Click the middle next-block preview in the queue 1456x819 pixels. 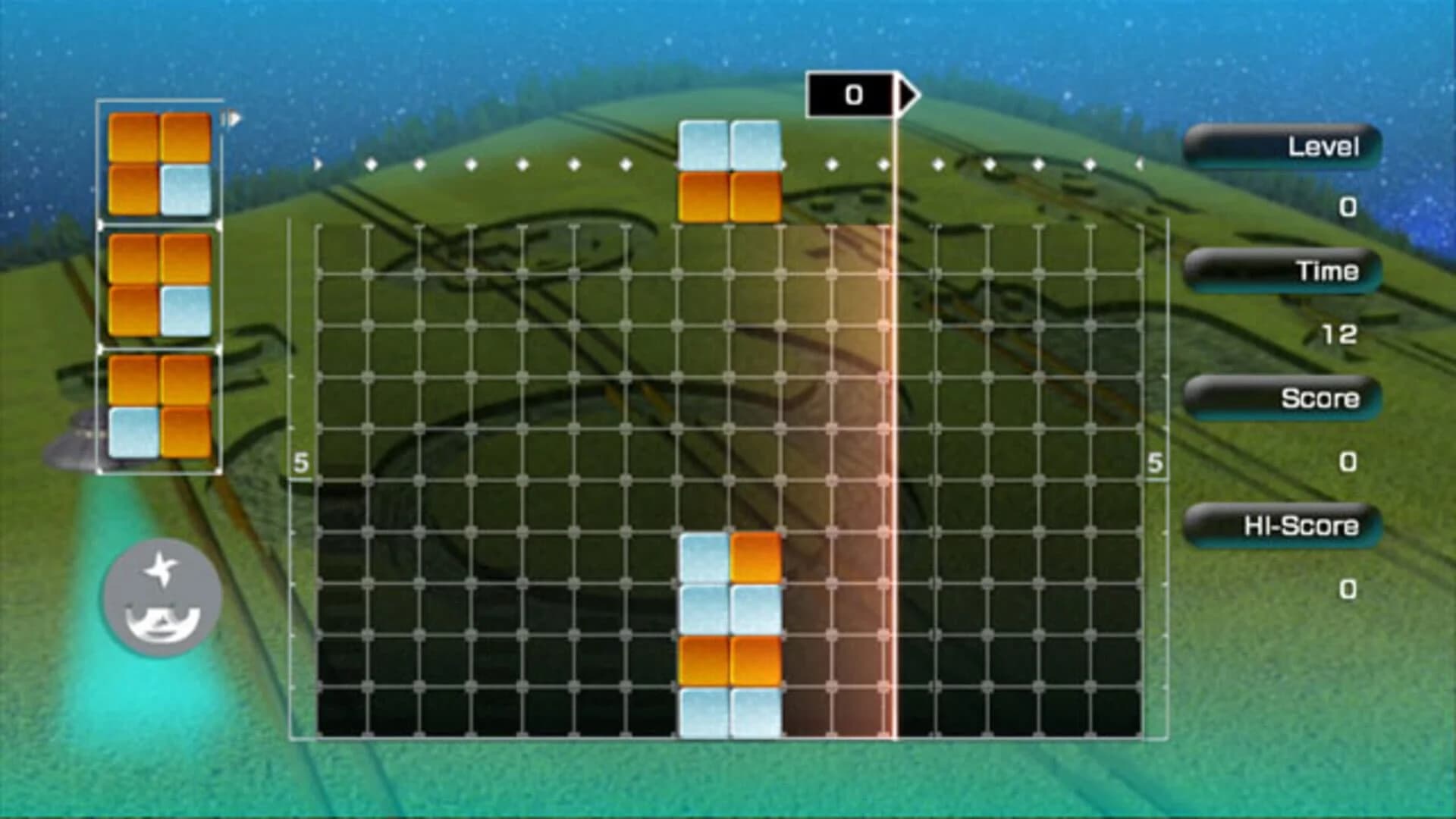tap(159, 284)
